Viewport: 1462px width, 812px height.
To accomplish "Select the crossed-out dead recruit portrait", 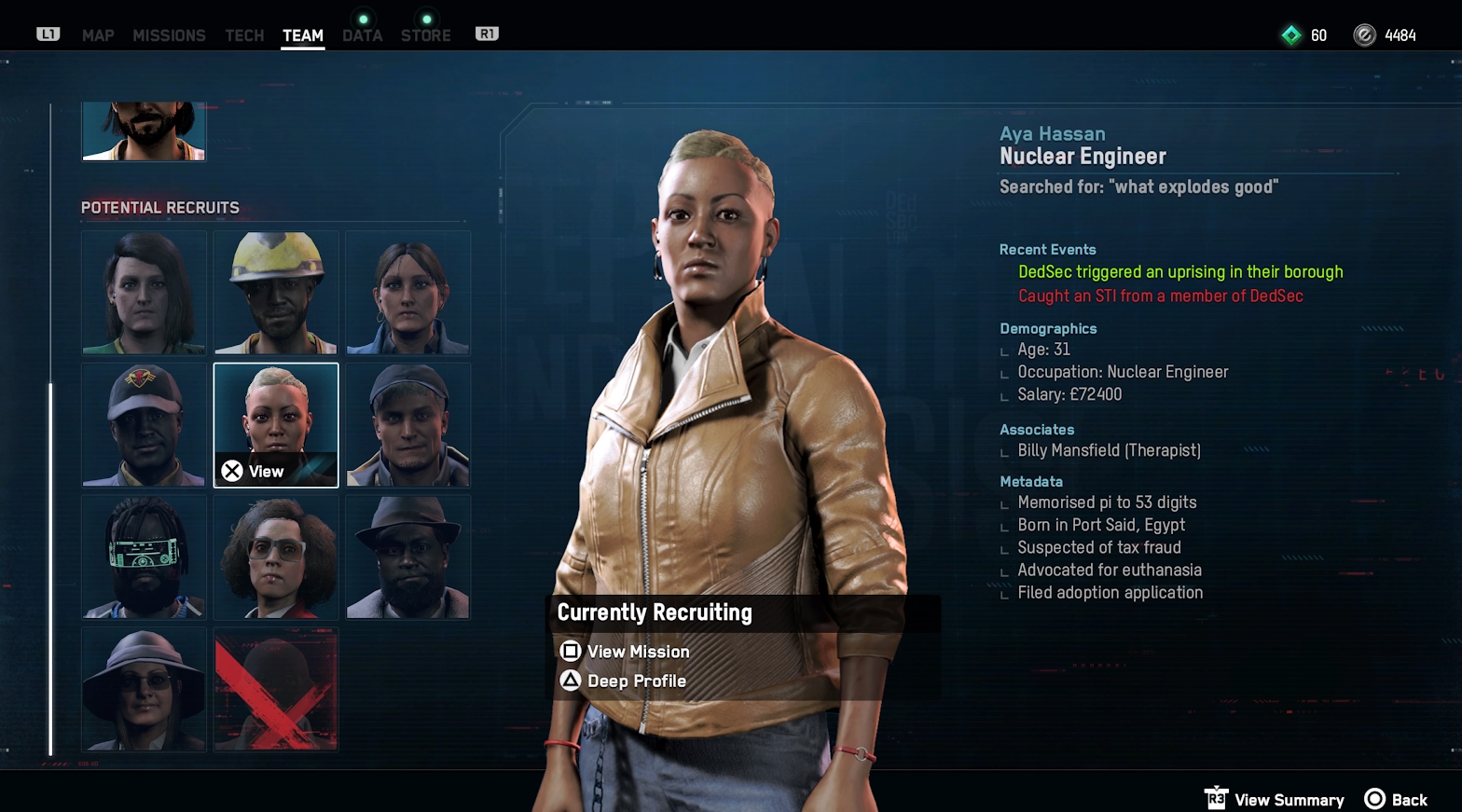I will coord(275,691).
